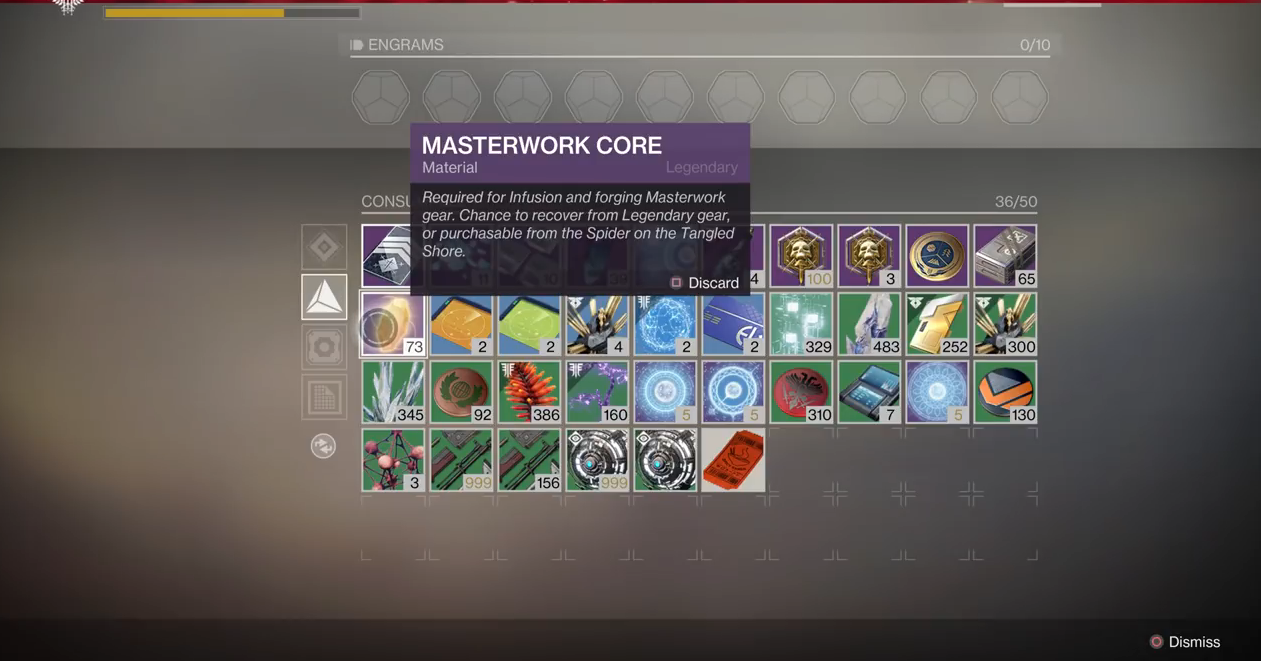This screenshot has height=661, width=1261.
Task: Choose the orange ticket item
Action: click(x=733, y=460)
